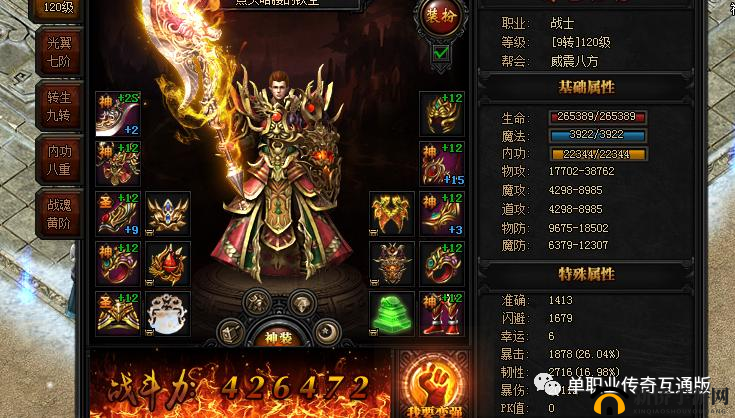The height and width of the screenshot is (418, 735).
Task: Select the blue gem crown emblem slot
Action: pyautogui.click(x=167, y=213)
